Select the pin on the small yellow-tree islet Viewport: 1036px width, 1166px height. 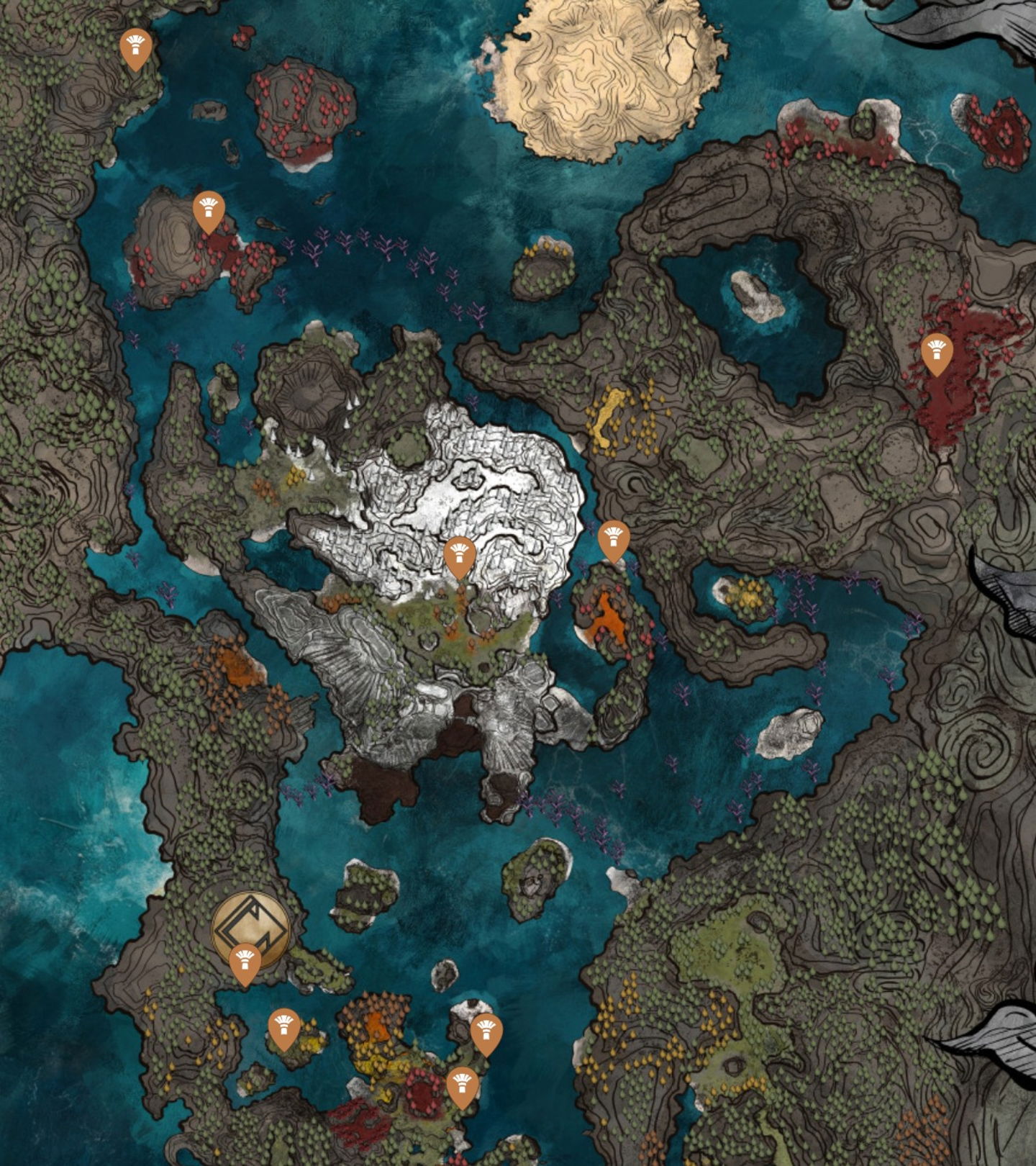coord(284,1027)
